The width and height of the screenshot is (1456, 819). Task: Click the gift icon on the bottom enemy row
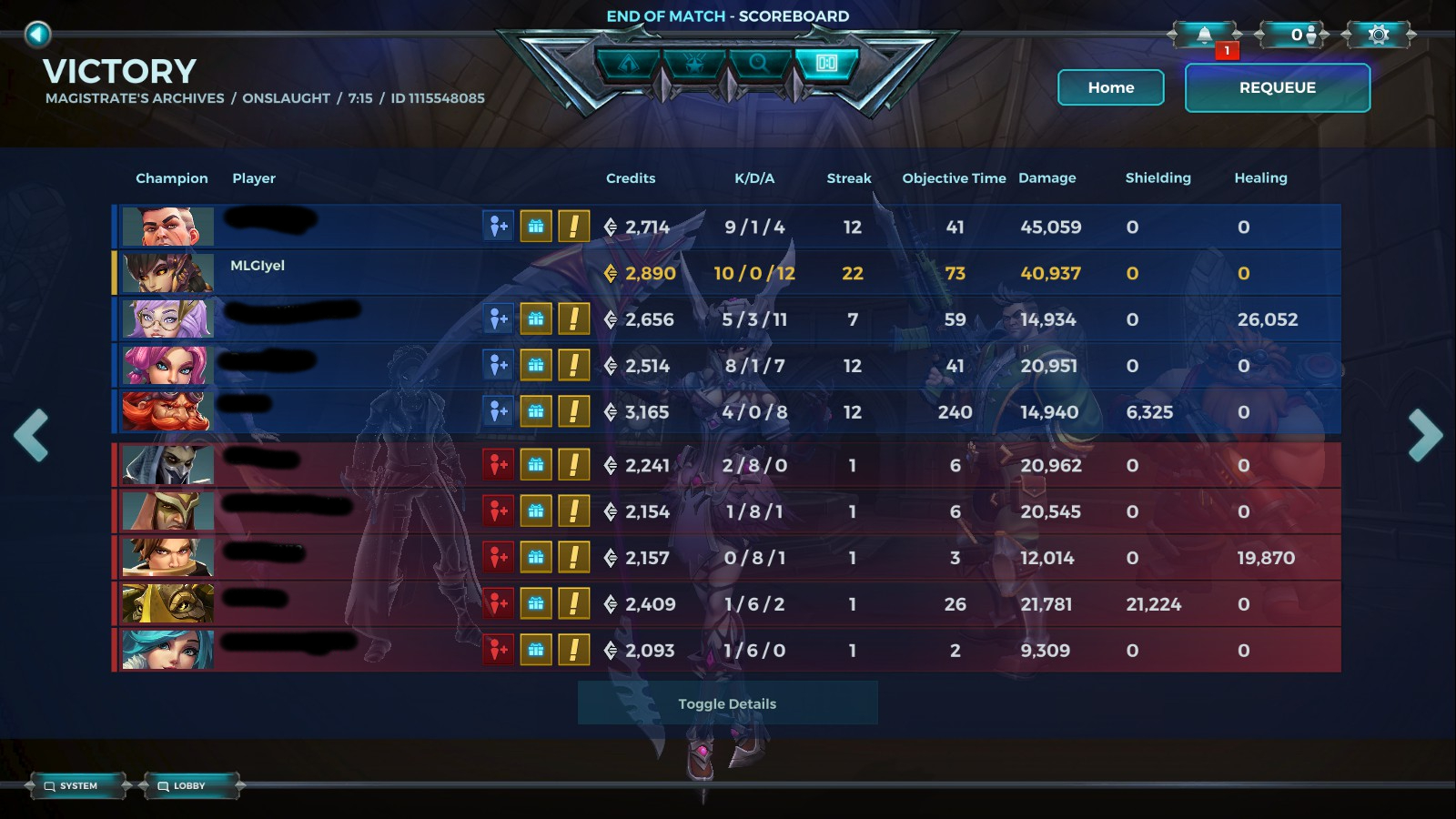536,650
